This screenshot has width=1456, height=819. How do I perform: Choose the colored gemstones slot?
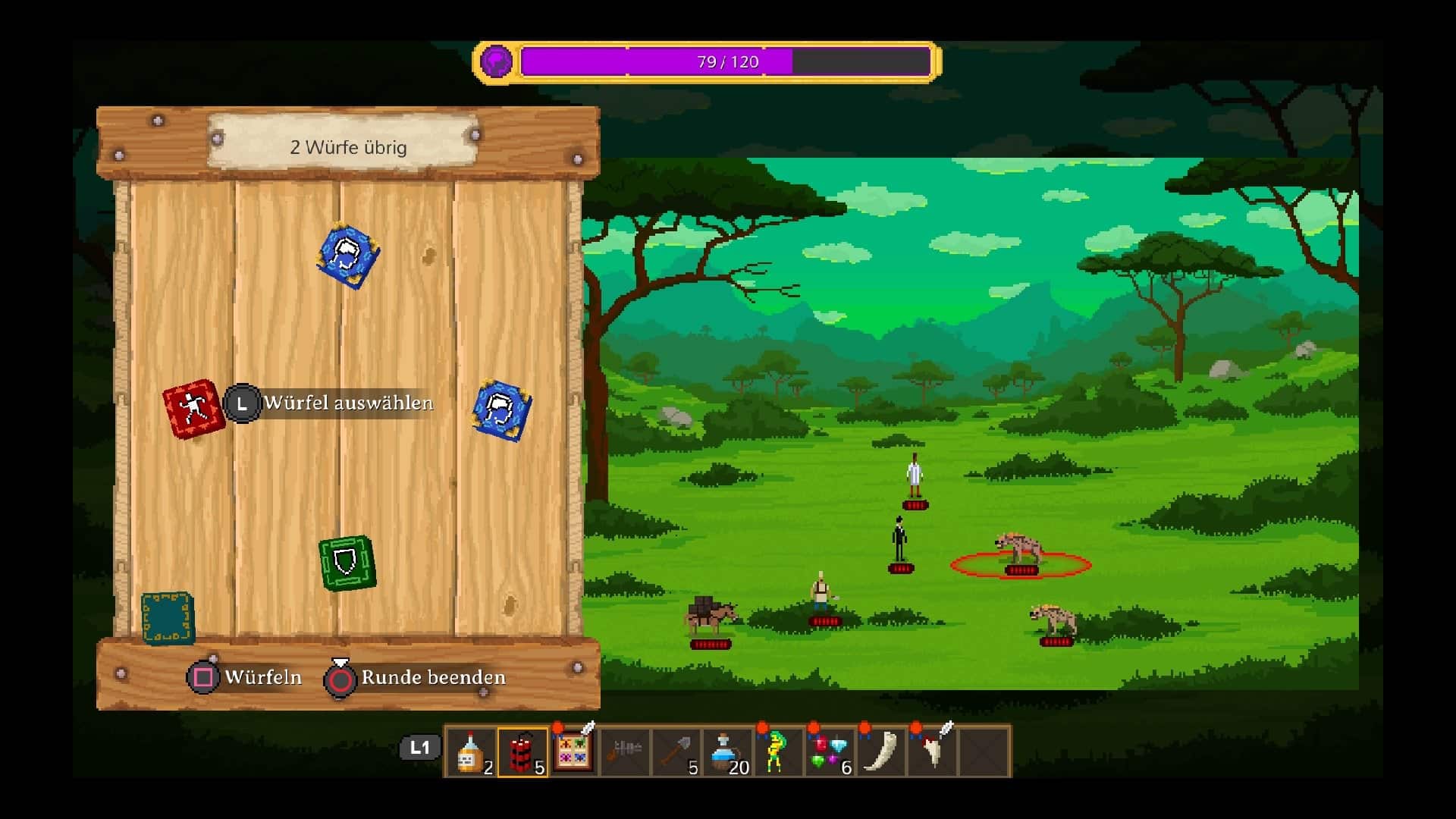pyautogui.click(x=829, y=752)
